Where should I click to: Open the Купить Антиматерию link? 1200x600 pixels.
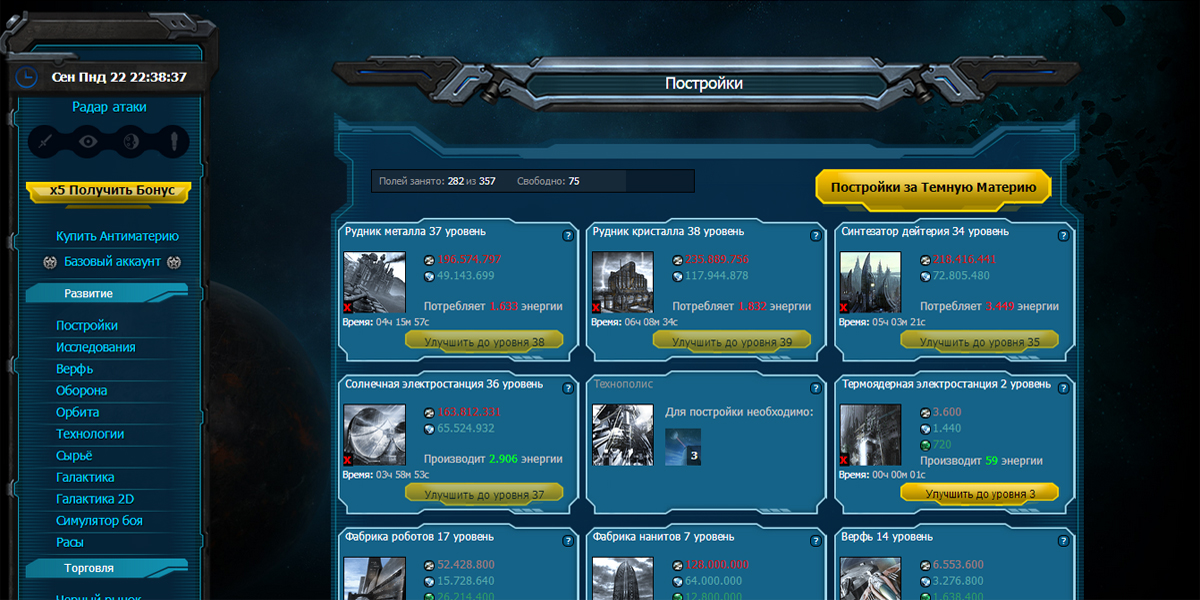click(117, 236)
